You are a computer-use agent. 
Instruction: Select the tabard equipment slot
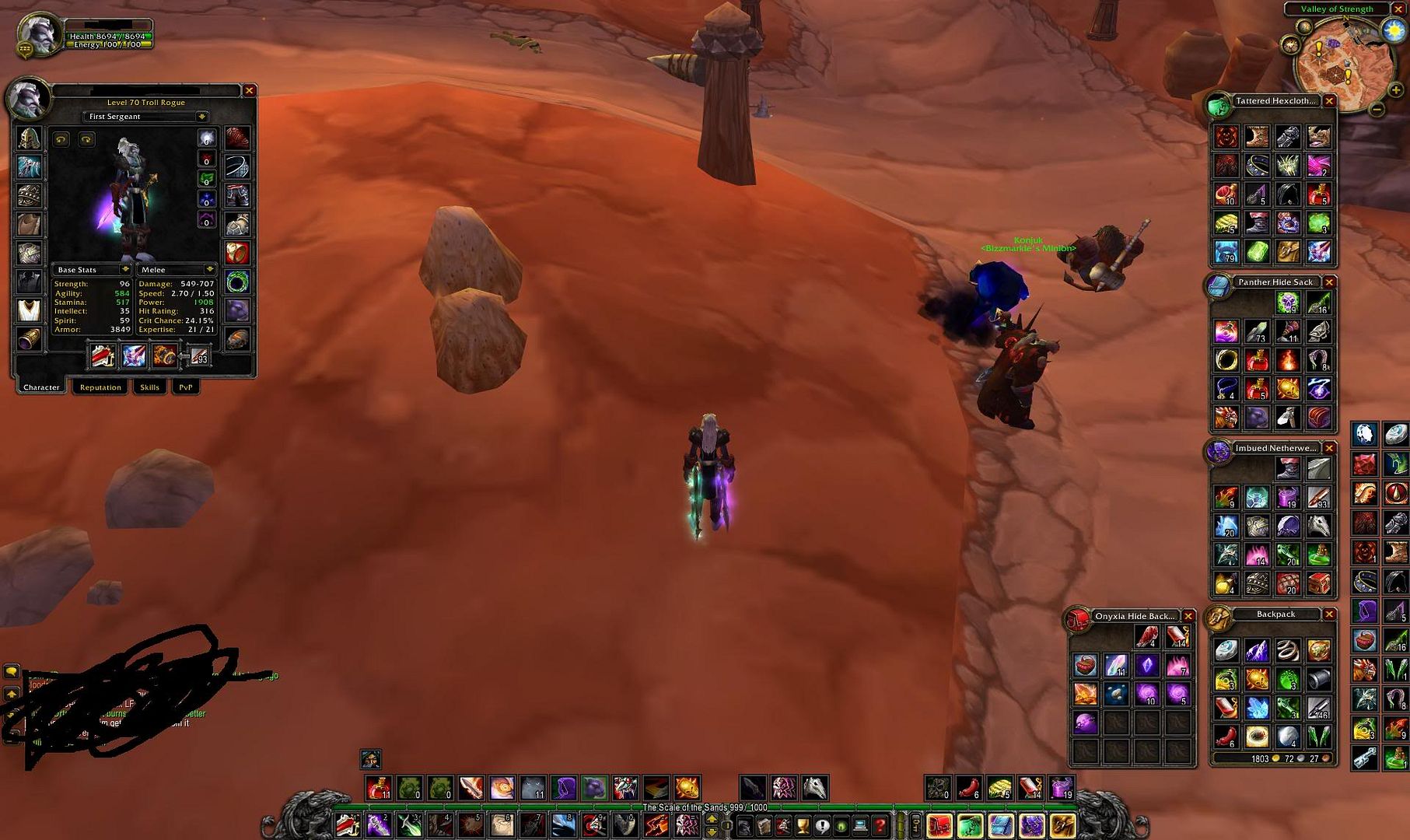(x=29, y=310)
